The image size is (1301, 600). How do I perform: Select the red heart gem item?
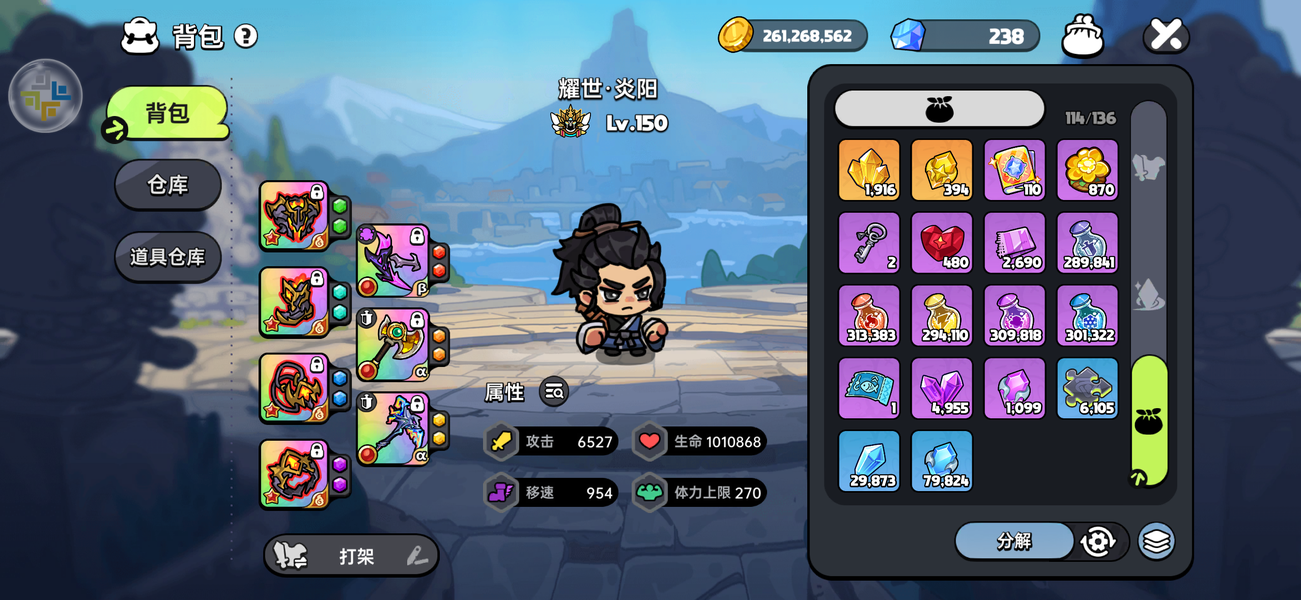(x=942, y=243)
